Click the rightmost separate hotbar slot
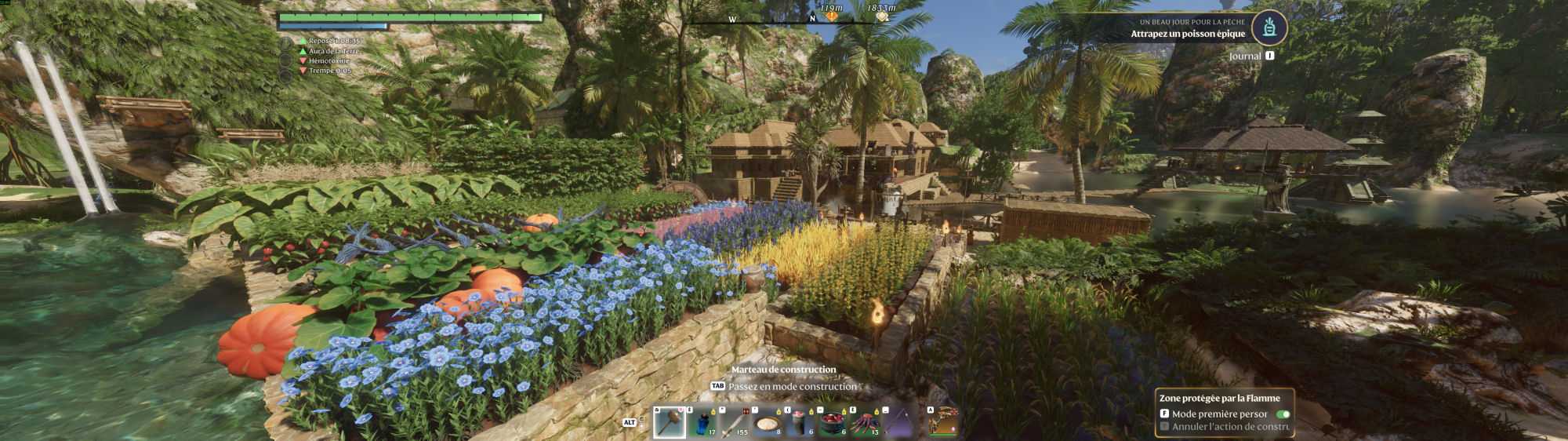The width and height of the screenshot is (1568, 441). coord(943,422)
